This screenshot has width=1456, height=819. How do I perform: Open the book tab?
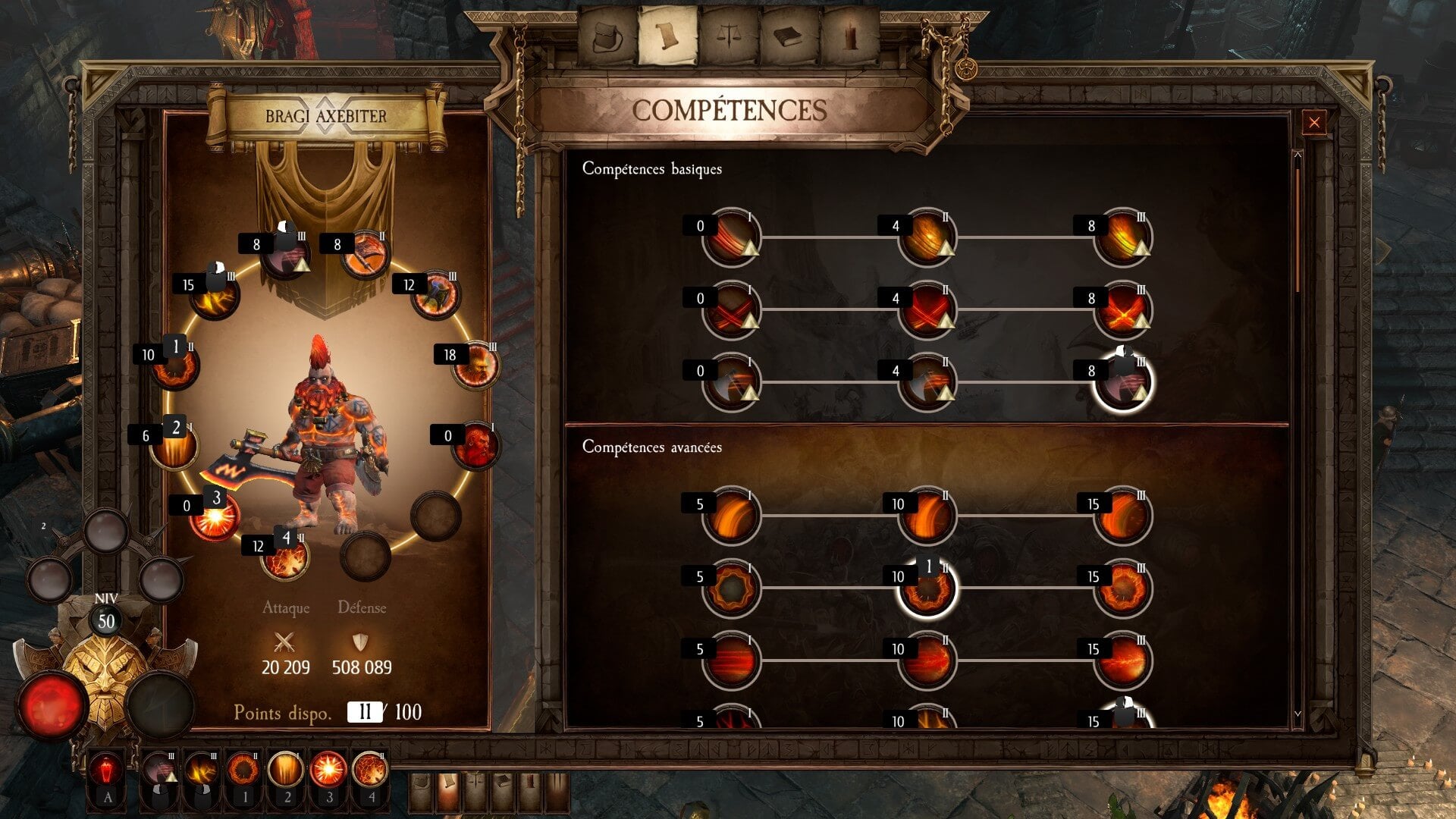click(789, 36)
